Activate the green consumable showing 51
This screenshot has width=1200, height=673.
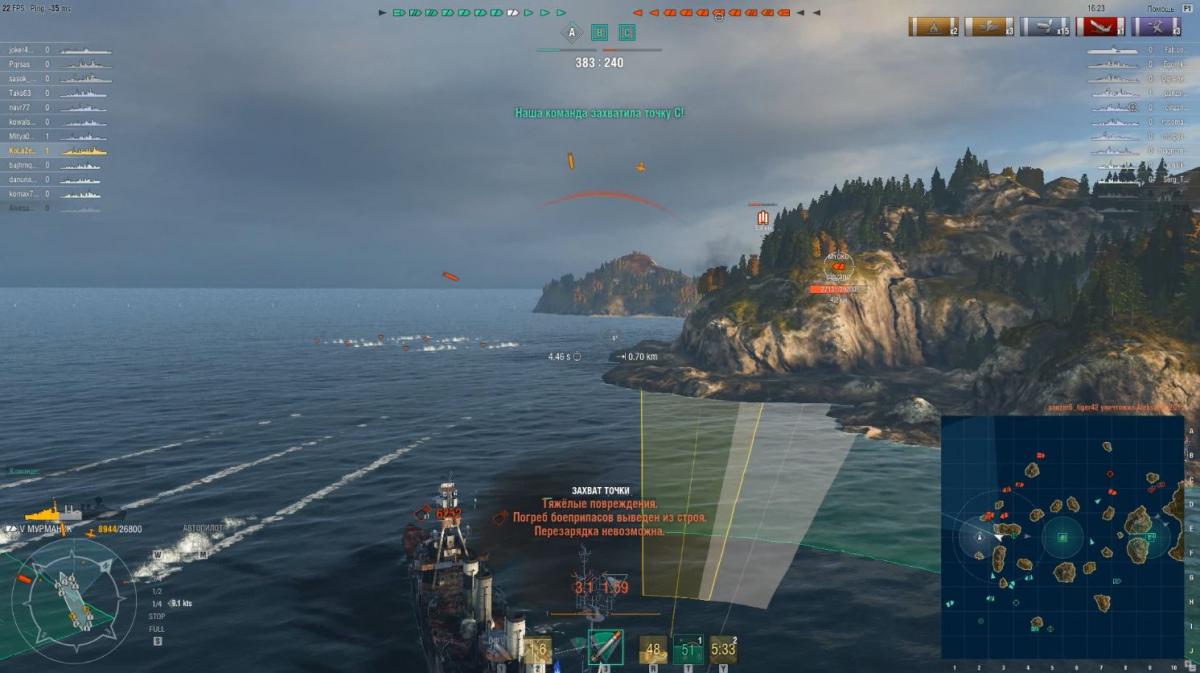687,650
